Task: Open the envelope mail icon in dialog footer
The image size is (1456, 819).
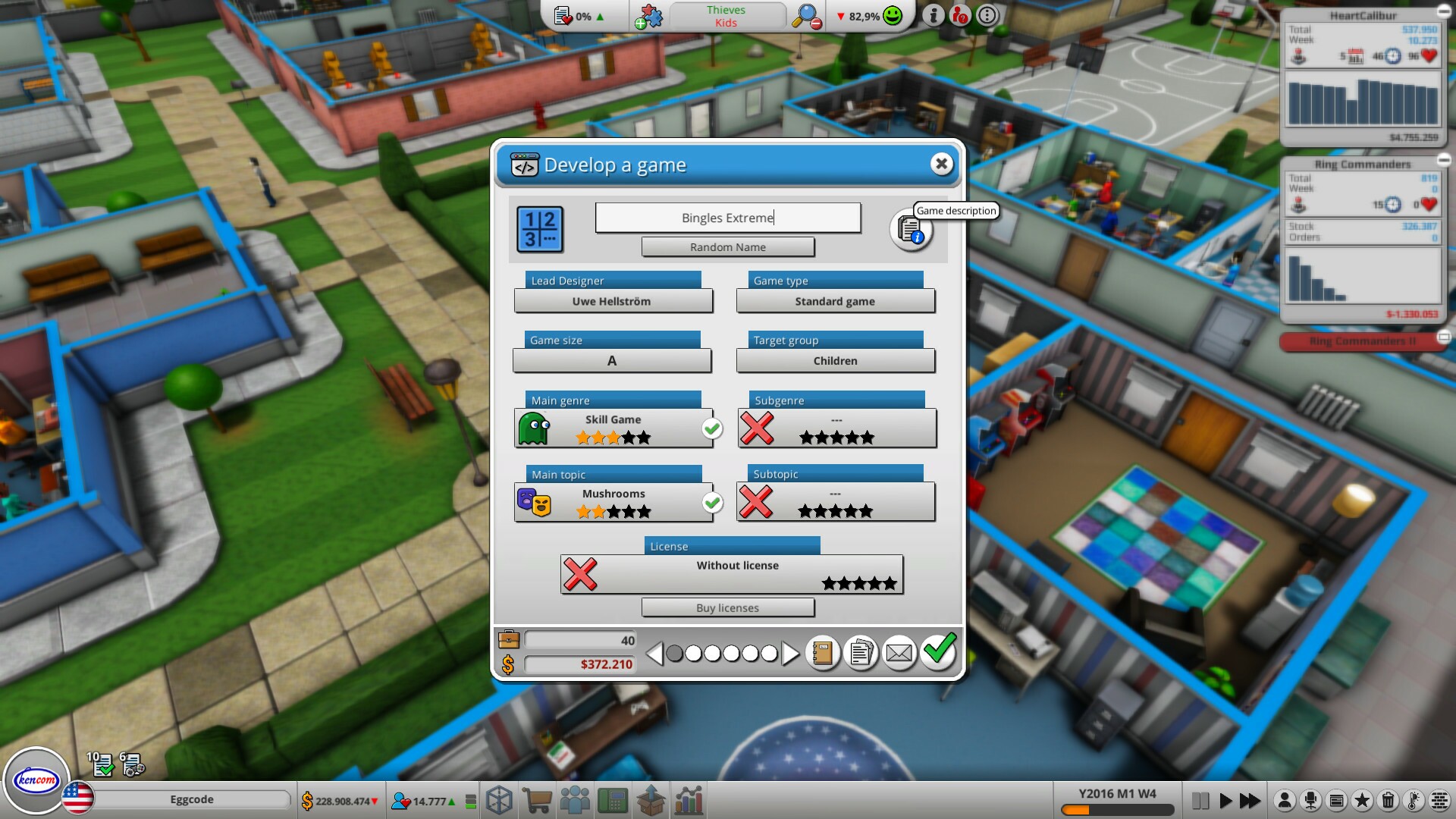Action: (899, 652)
